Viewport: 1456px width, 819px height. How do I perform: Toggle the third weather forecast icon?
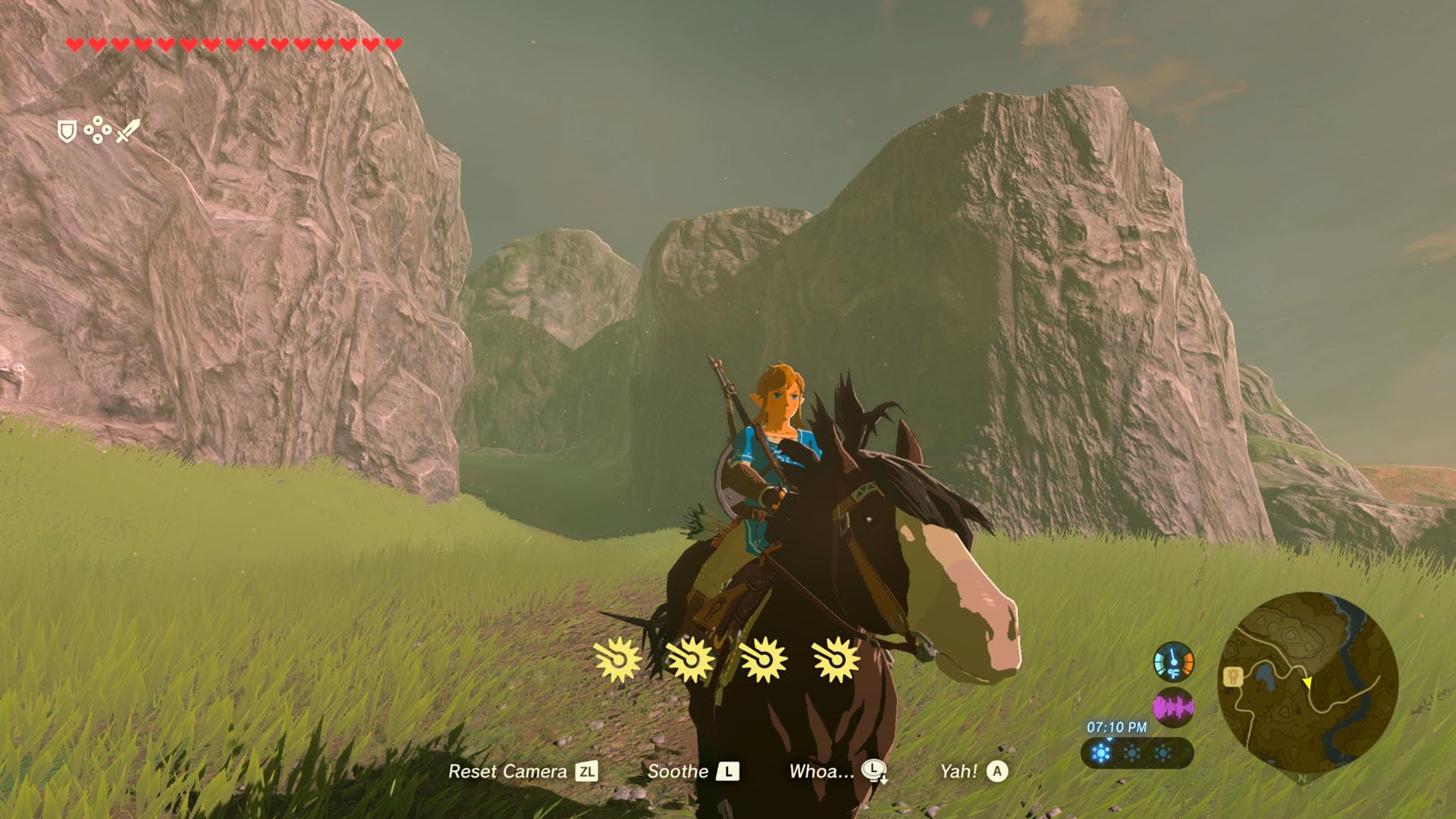coord(1163,752)
